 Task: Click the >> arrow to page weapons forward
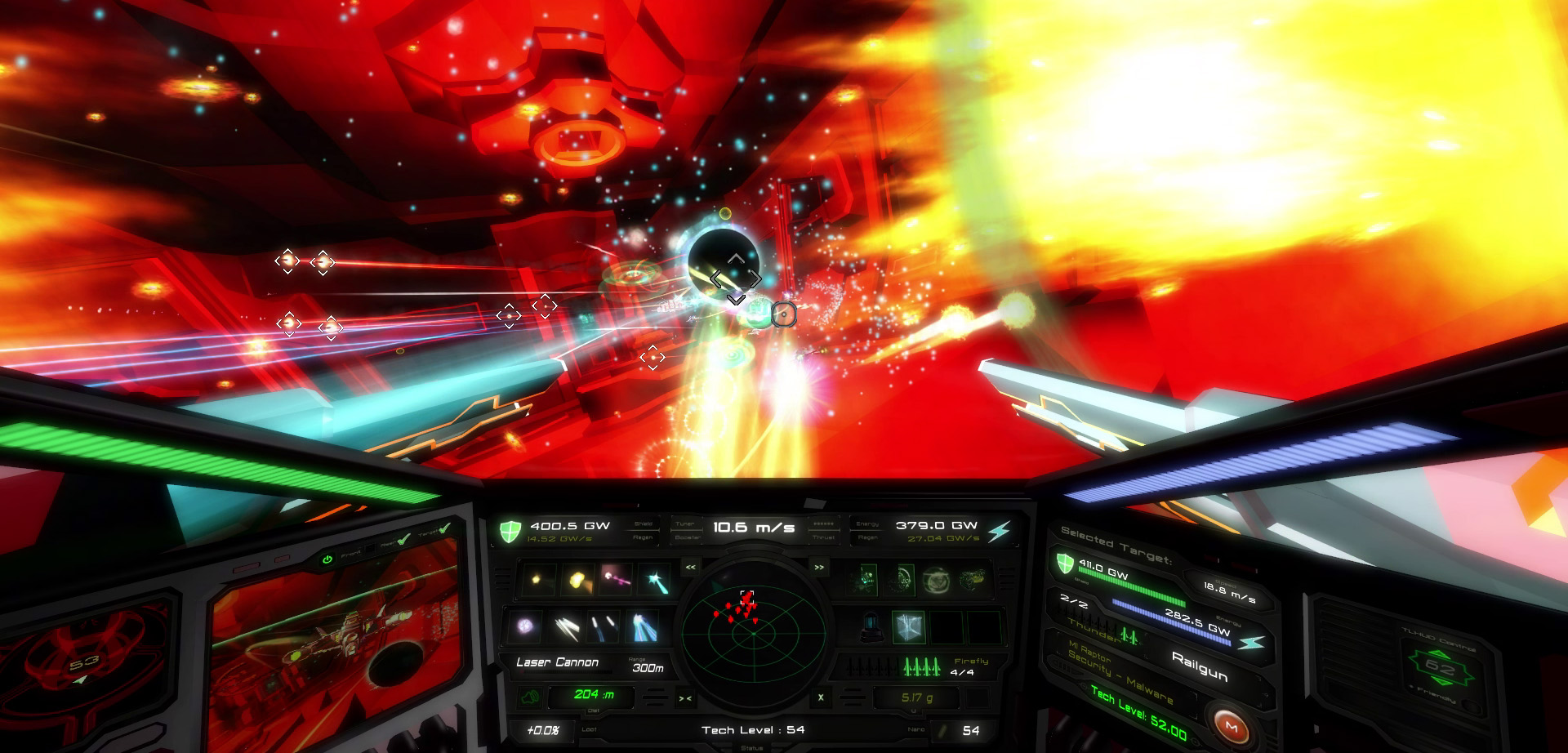click(x=818, y=567)
